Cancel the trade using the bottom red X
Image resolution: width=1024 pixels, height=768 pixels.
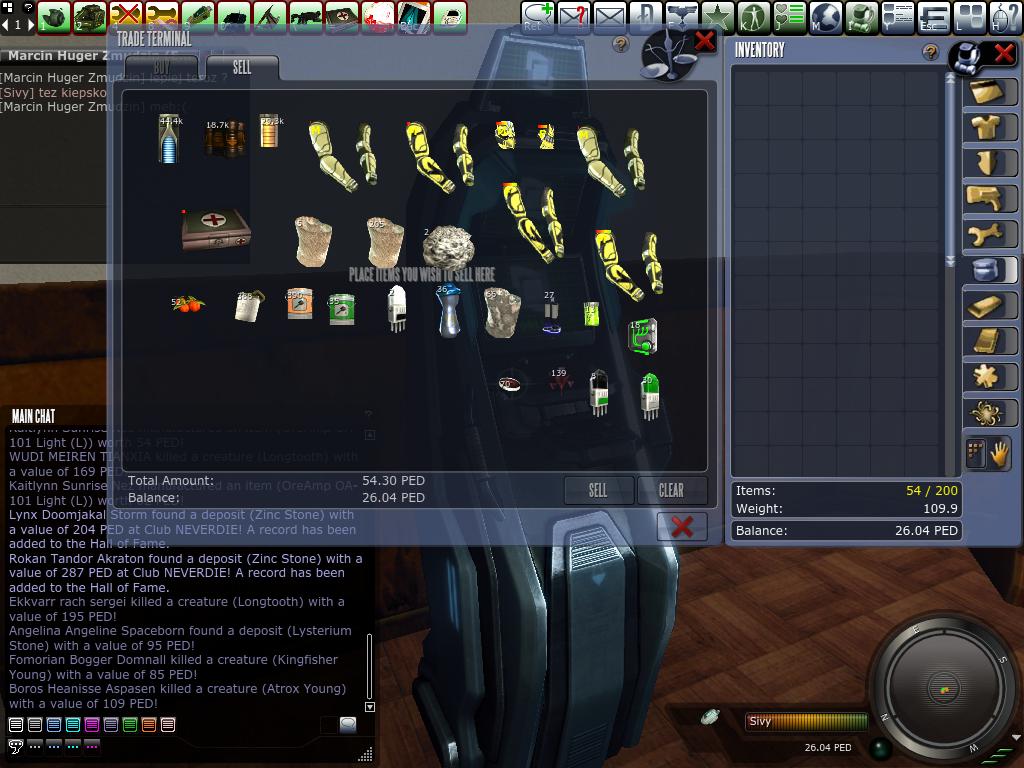pos(682,526)
